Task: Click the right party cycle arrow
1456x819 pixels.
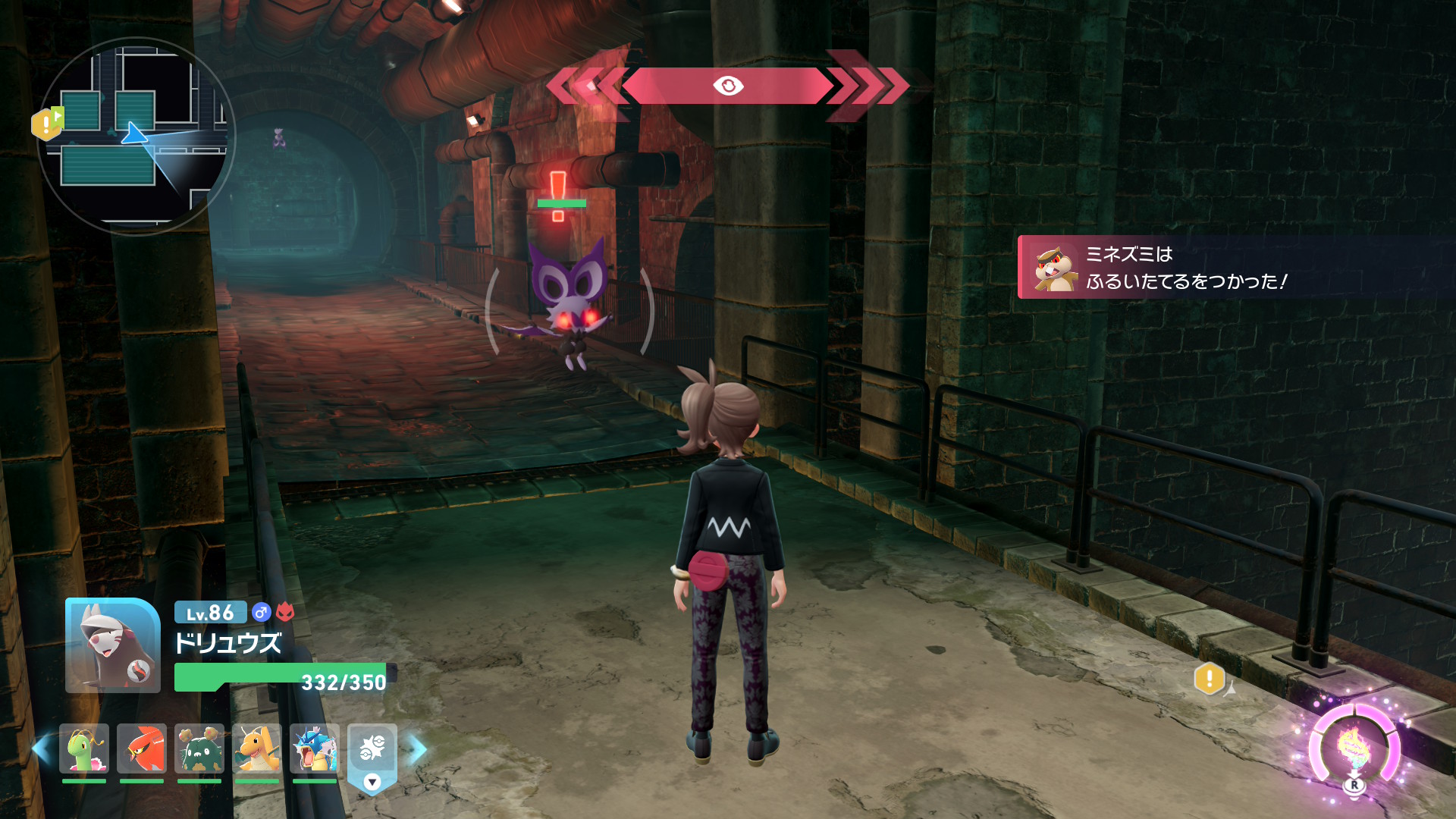Action: [418, 749]
